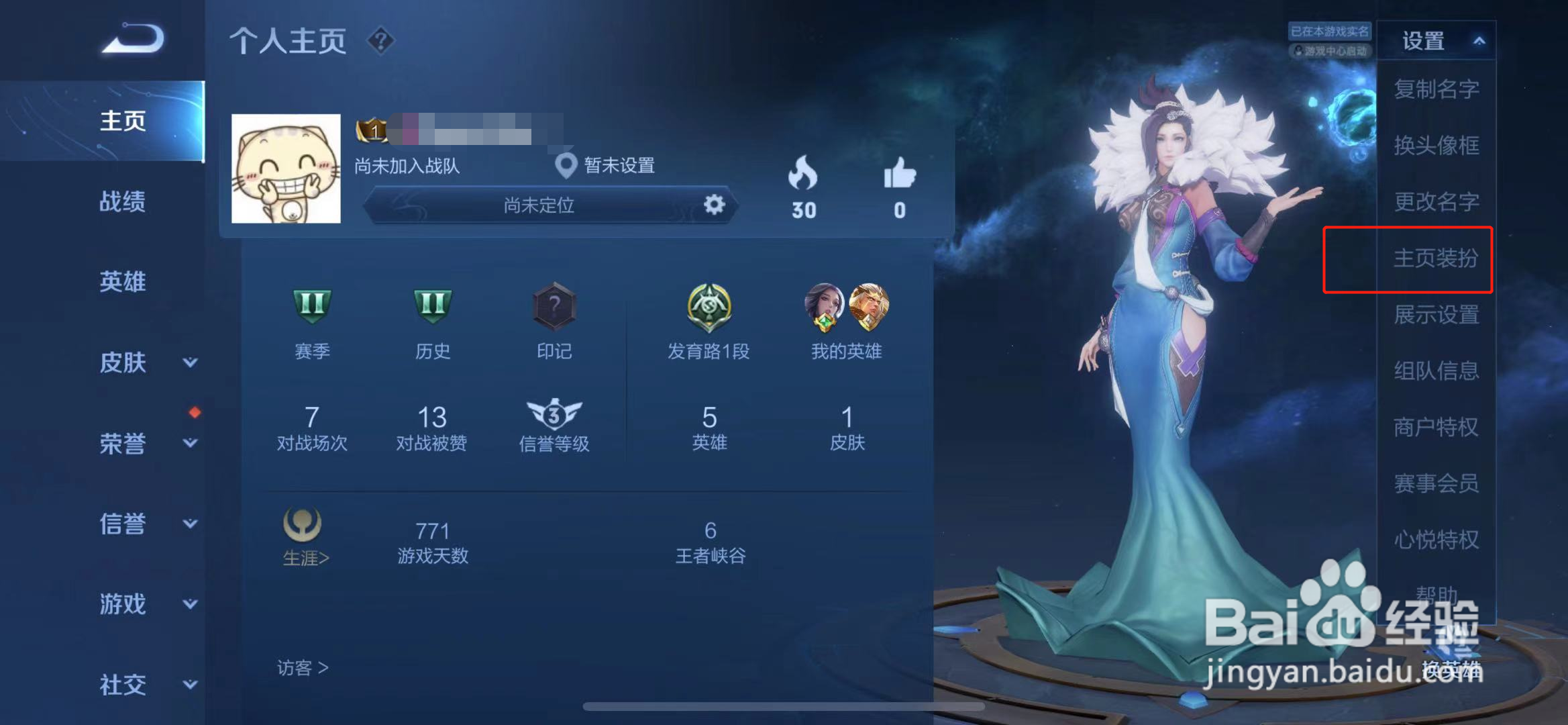
Task: Click the profile avatar picture
Action: pyautogui.click(x=286, y=168)
